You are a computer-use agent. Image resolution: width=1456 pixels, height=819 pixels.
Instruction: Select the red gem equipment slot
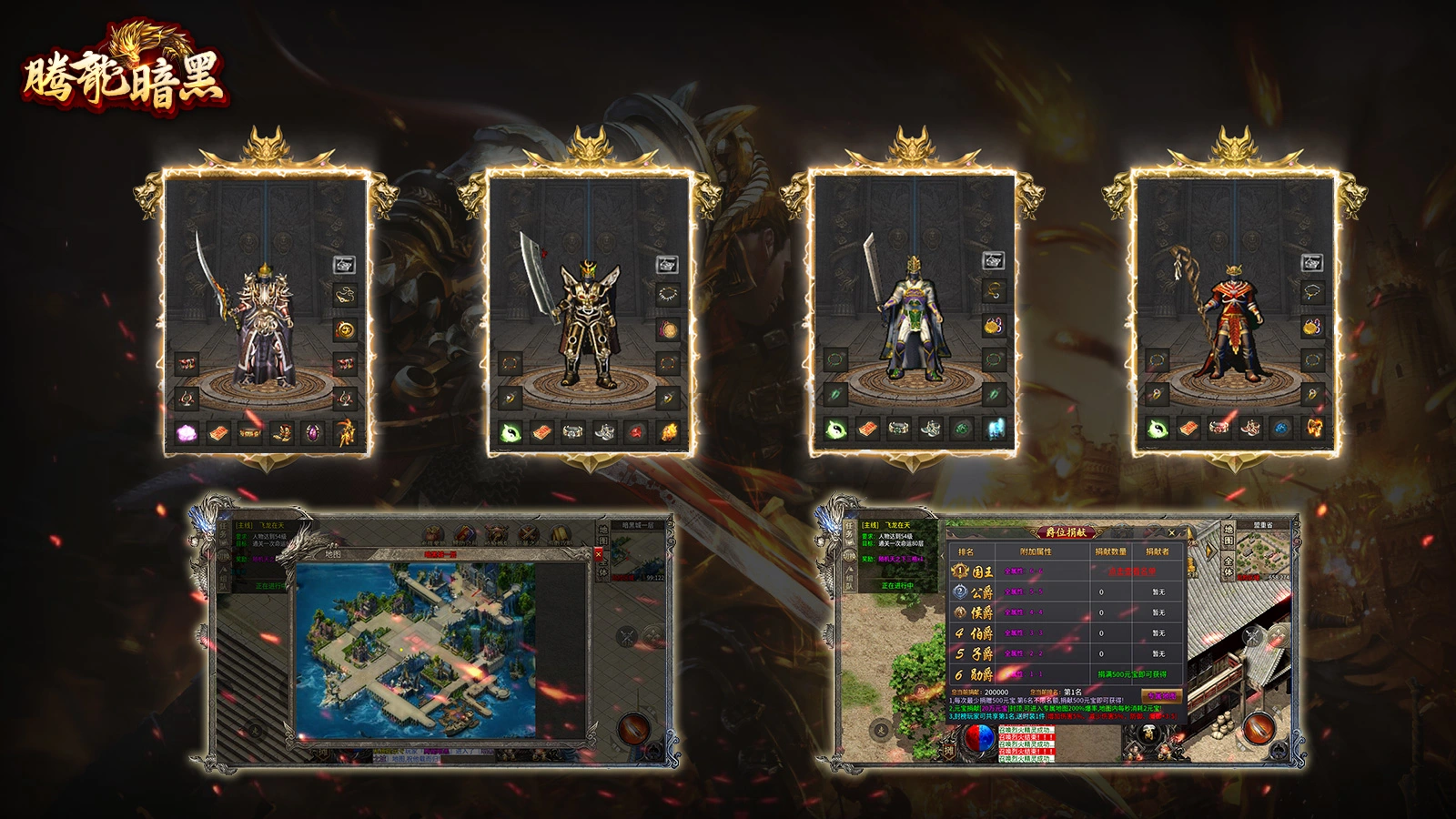coord(636,432)
